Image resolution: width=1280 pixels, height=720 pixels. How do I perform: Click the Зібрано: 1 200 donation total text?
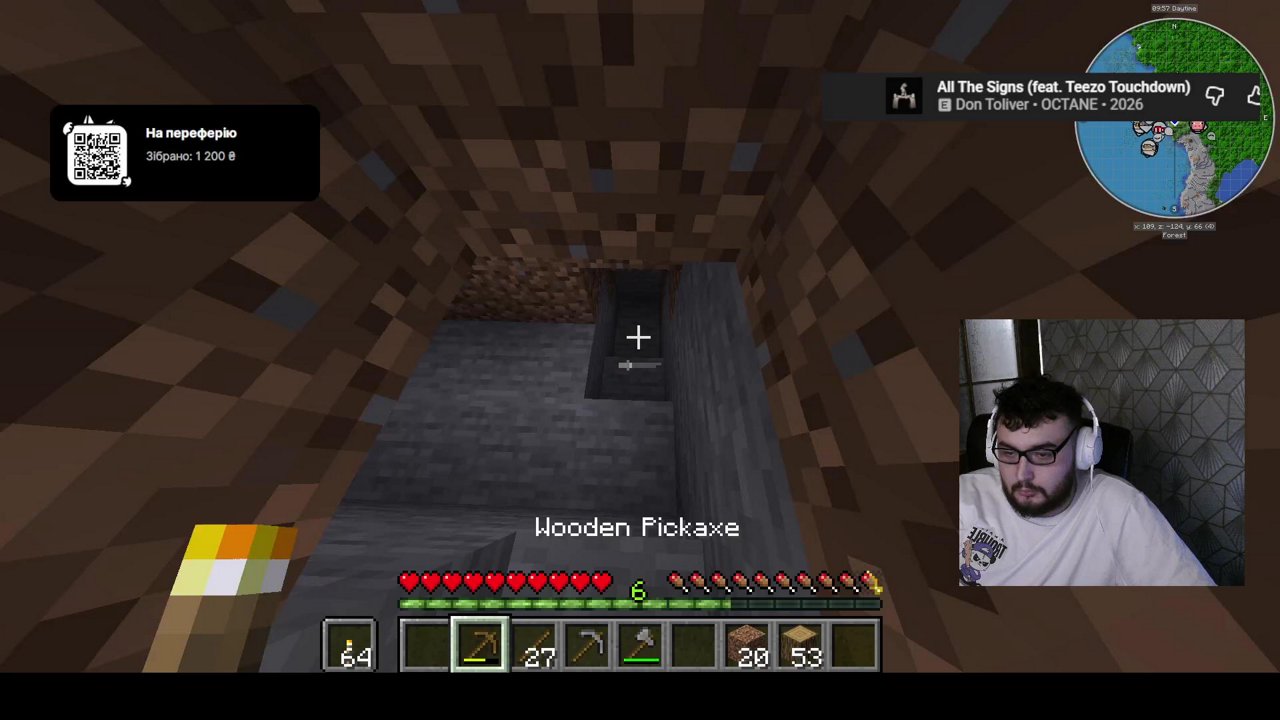pos(190,156)
